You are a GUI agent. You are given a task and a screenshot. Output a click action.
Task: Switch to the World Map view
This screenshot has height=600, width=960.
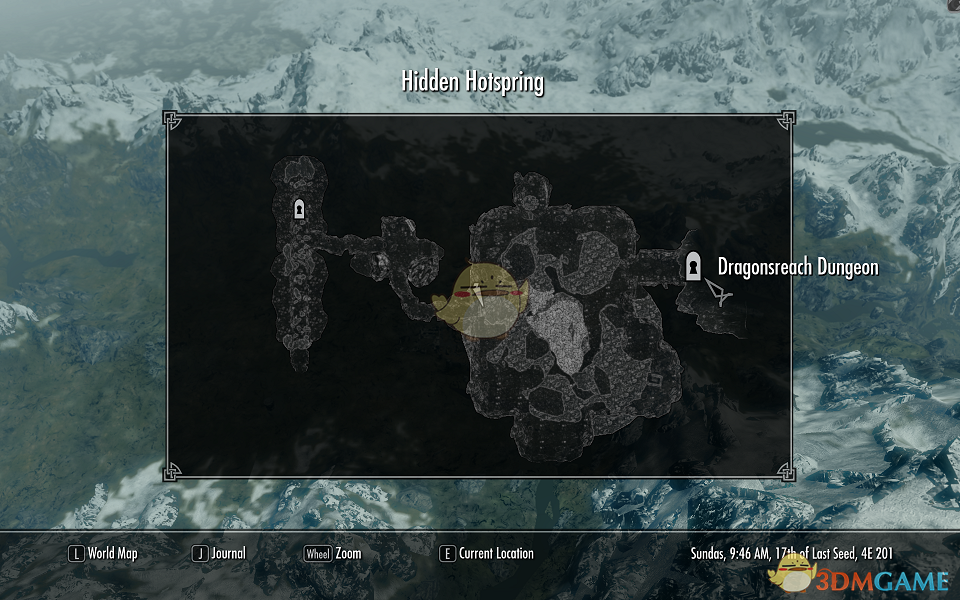(x=103, y=553)
